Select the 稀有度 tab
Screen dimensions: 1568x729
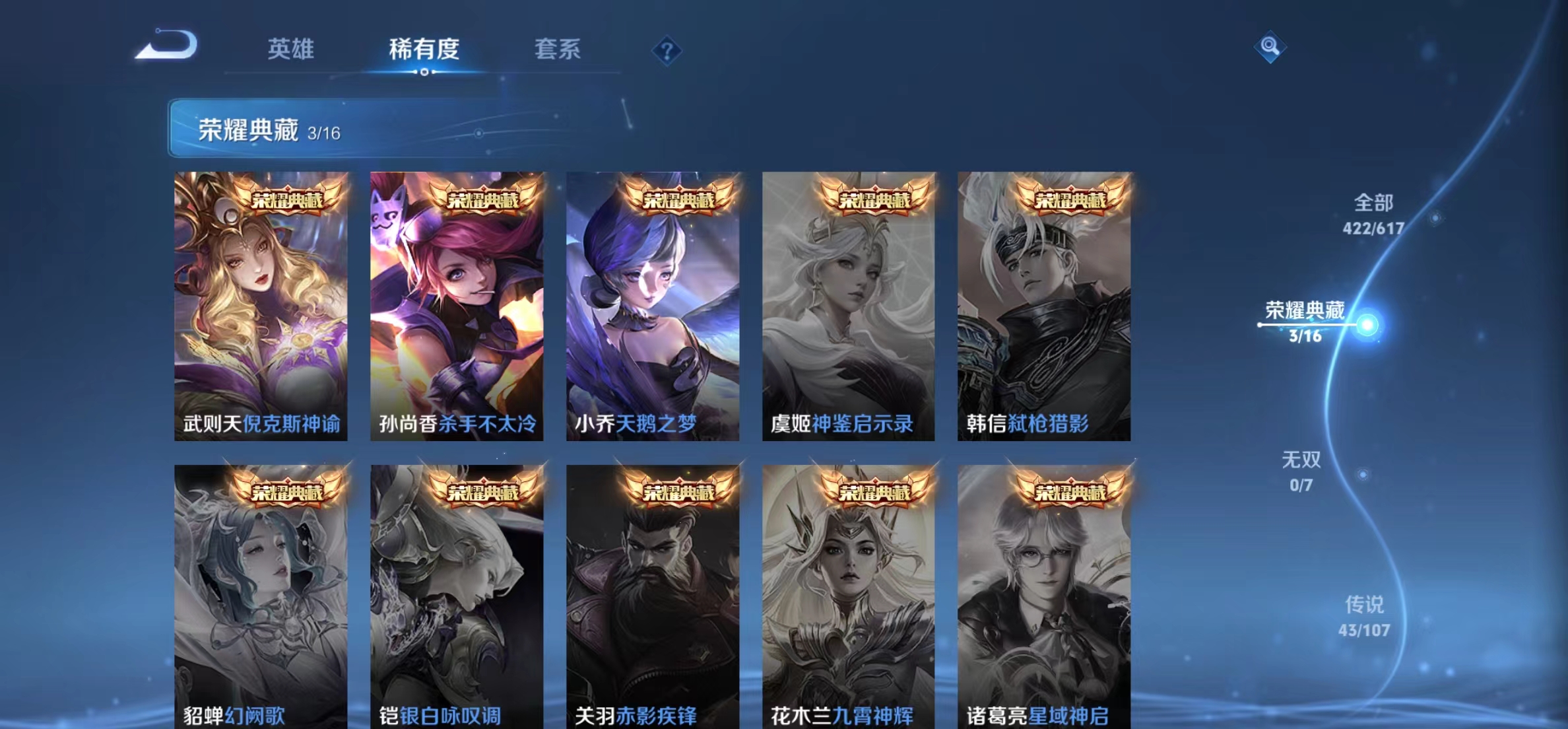click(x=424, y=50)
